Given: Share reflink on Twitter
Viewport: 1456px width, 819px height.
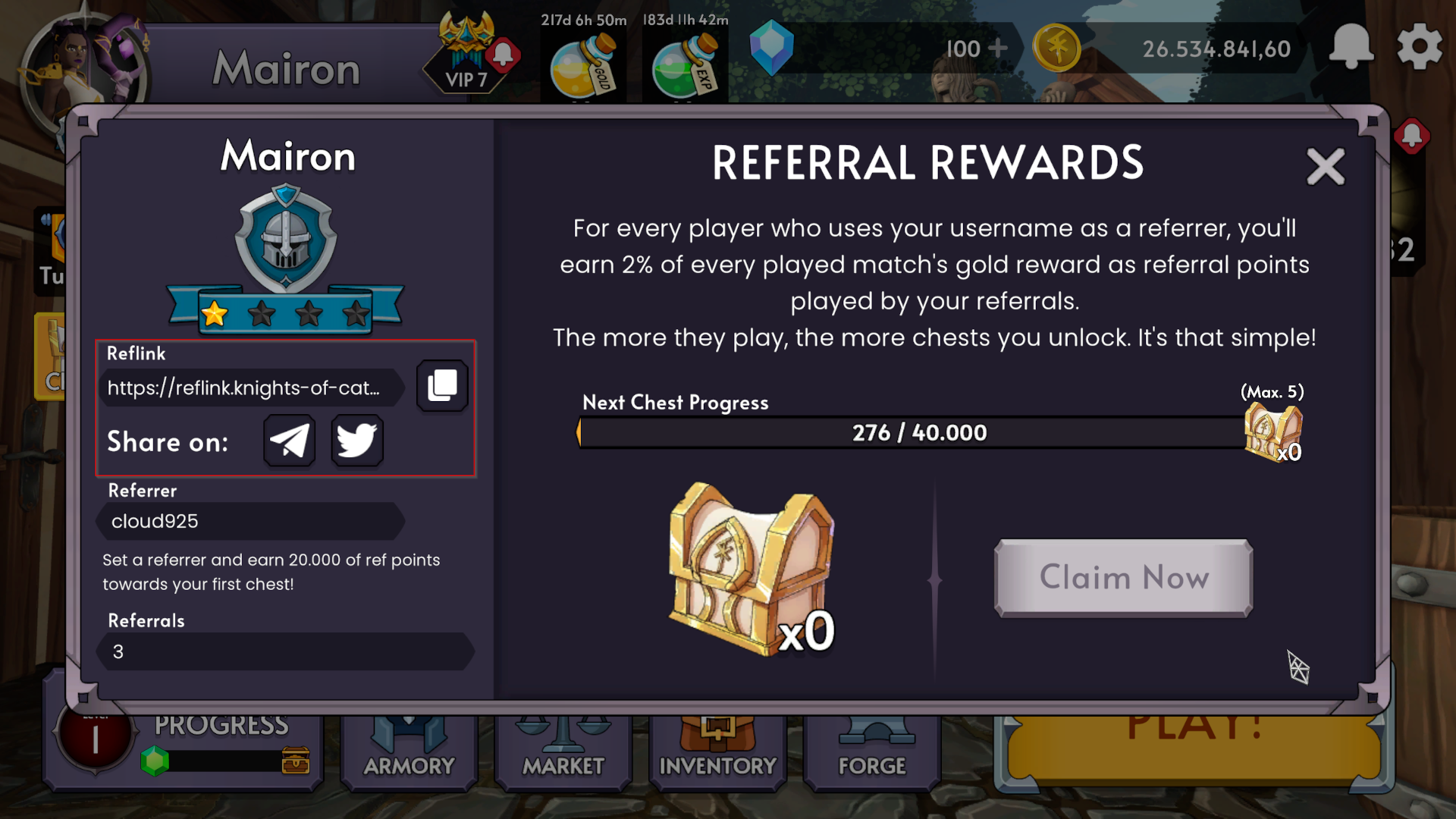Looking at the screenshot, I should point(356,441).
